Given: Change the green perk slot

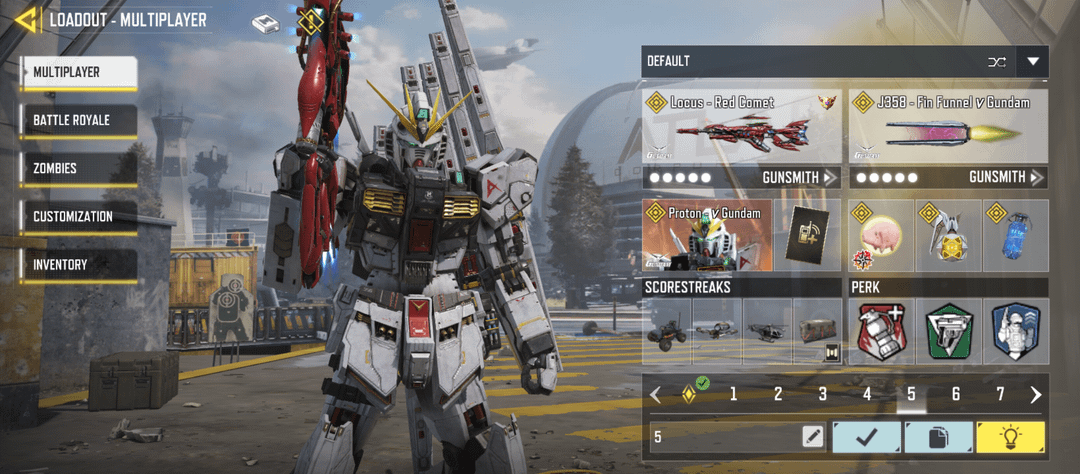Looking at the screenshot, I should (x=948, y=331).
